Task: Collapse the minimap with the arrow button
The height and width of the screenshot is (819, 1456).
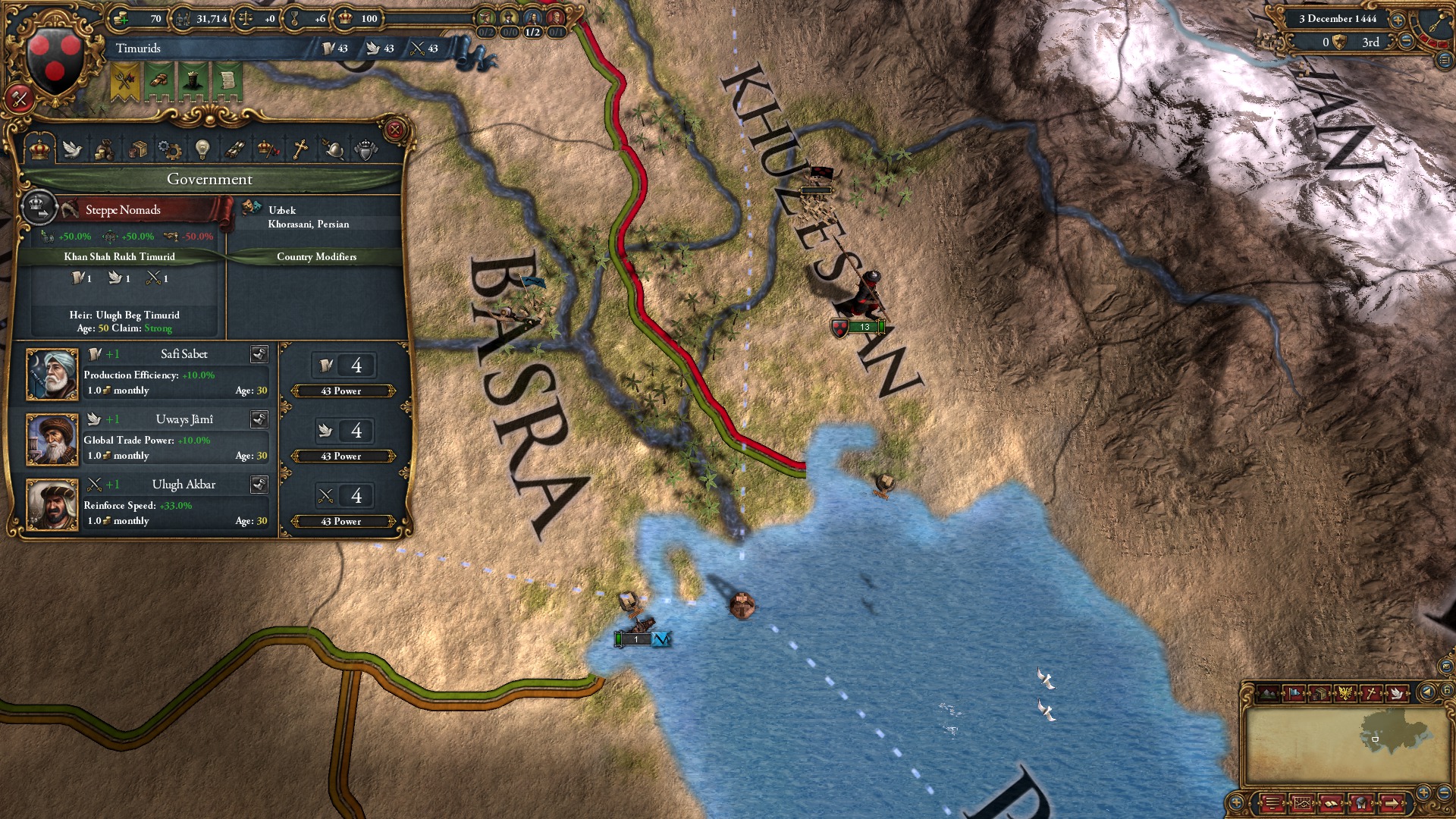Action: [x=1427, y=692]
